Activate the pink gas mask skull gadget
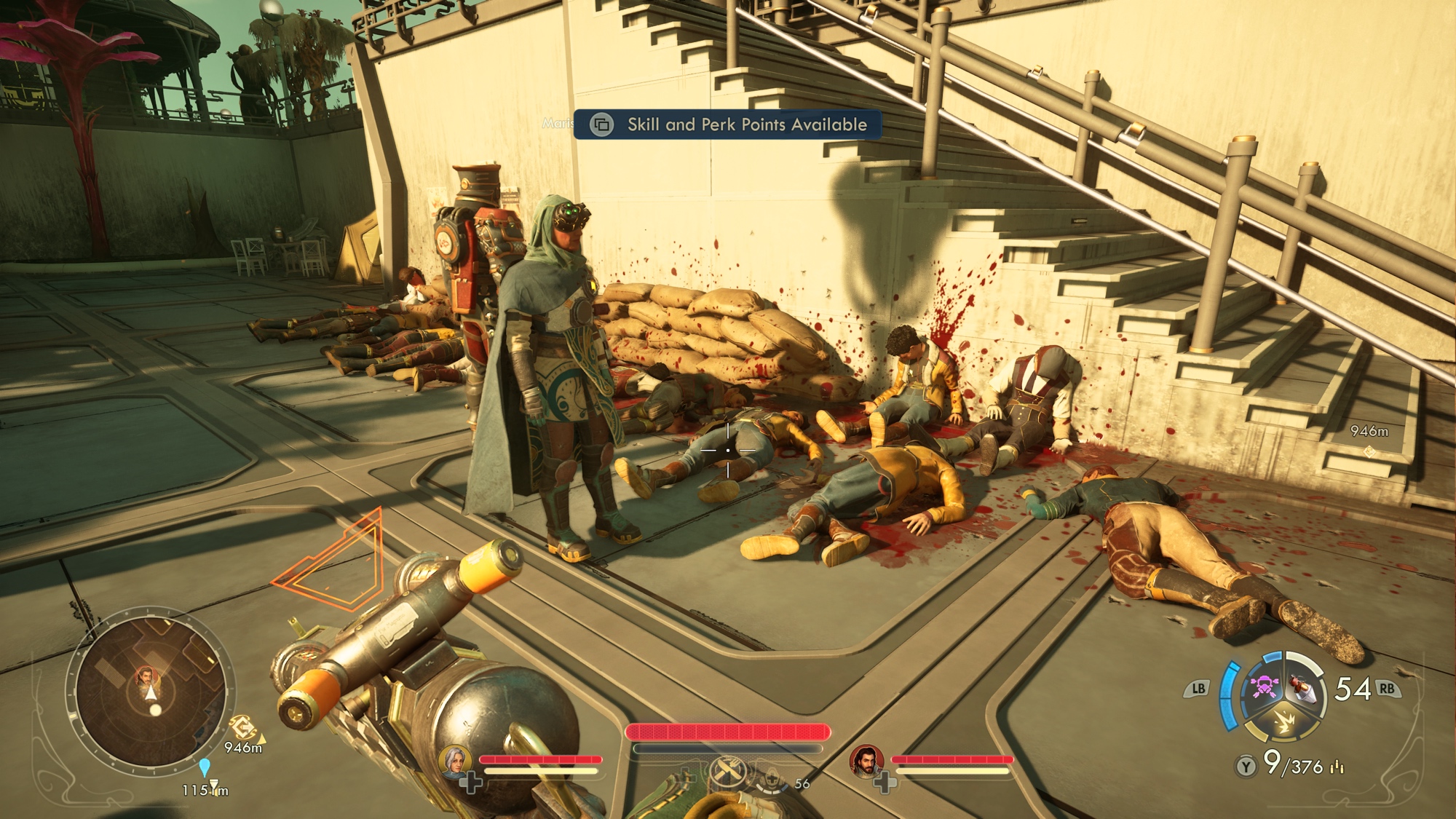The image size is (1456, 819). [1265, 687]
